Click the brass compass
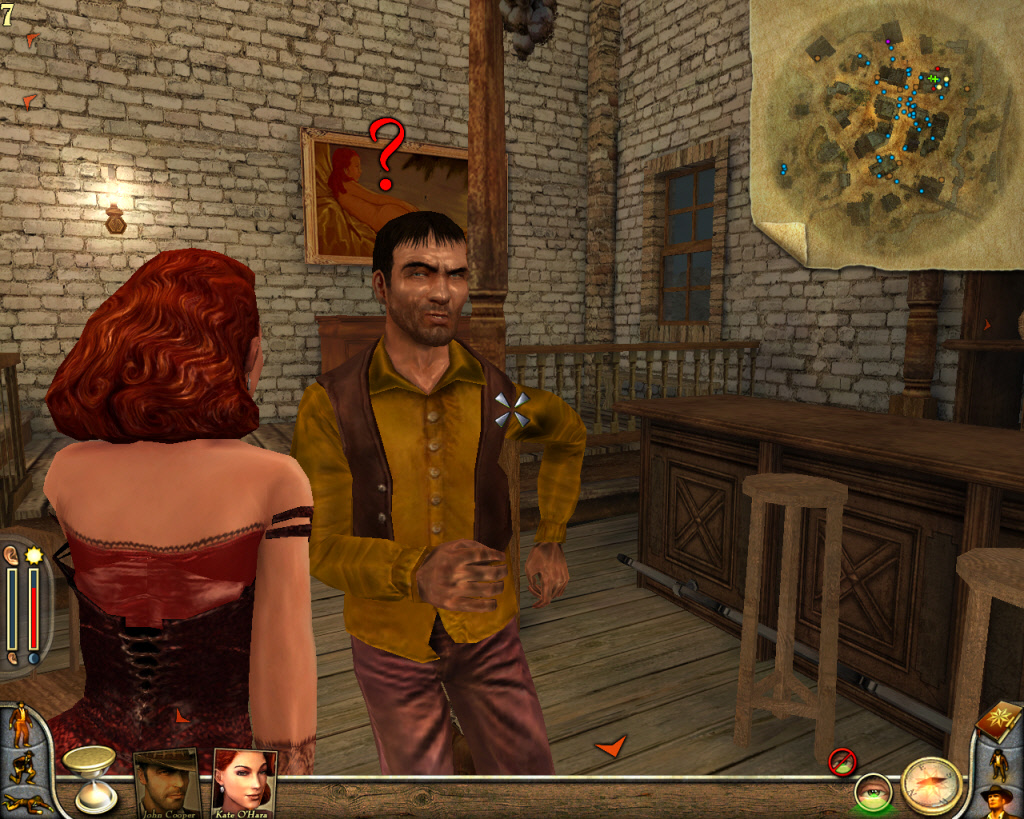 click(931, 785)
